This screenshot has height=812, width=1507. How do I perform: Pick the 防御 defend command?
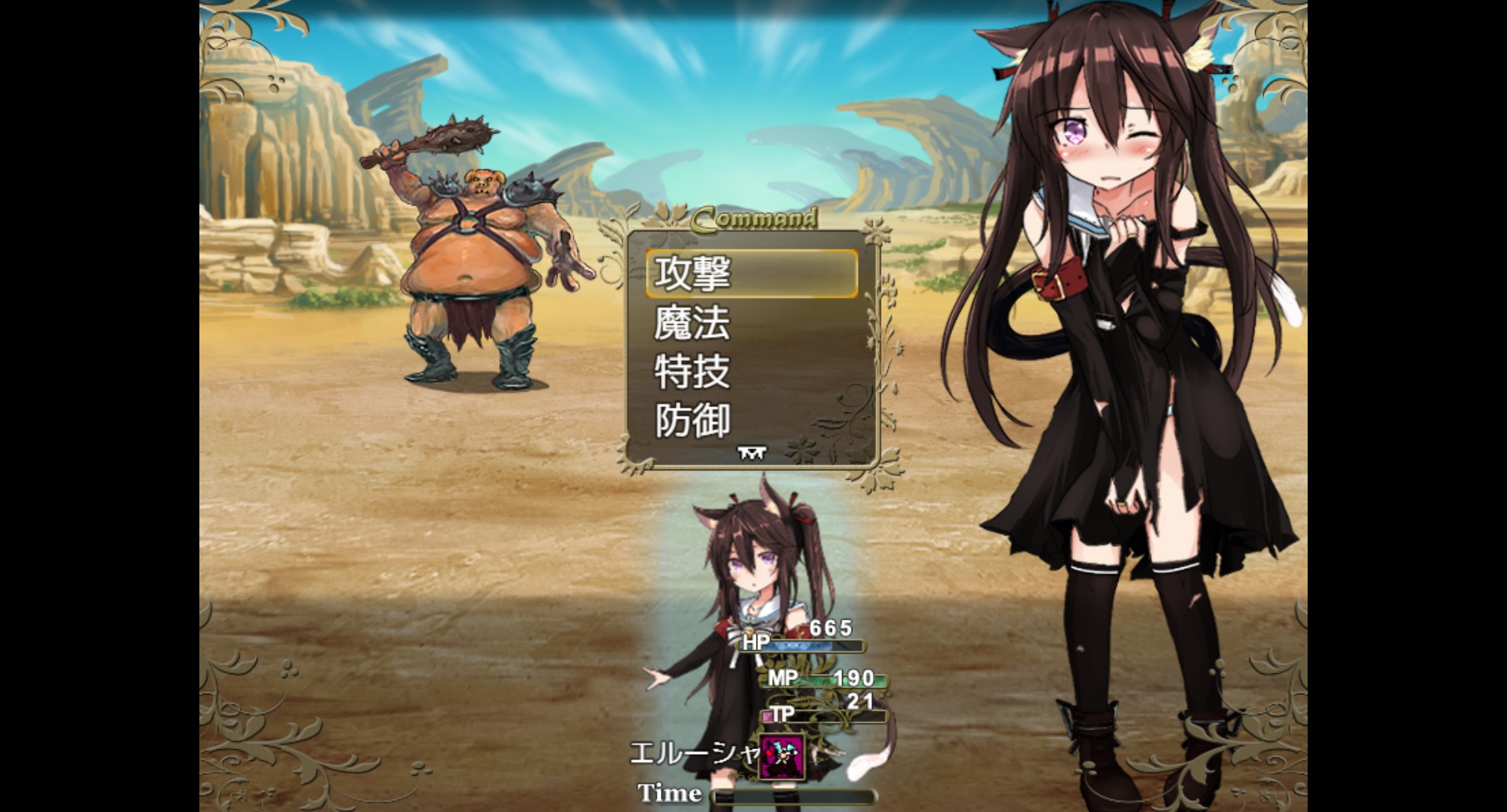tap(751, 421)
